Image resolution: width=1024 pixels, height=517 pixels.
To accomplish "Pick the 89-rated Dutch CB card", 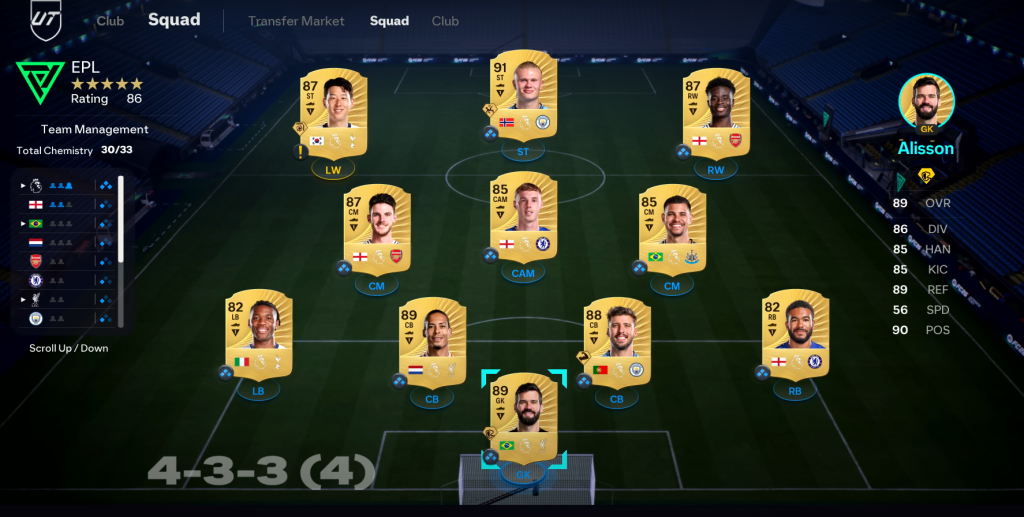I will [x=432, y=340].
